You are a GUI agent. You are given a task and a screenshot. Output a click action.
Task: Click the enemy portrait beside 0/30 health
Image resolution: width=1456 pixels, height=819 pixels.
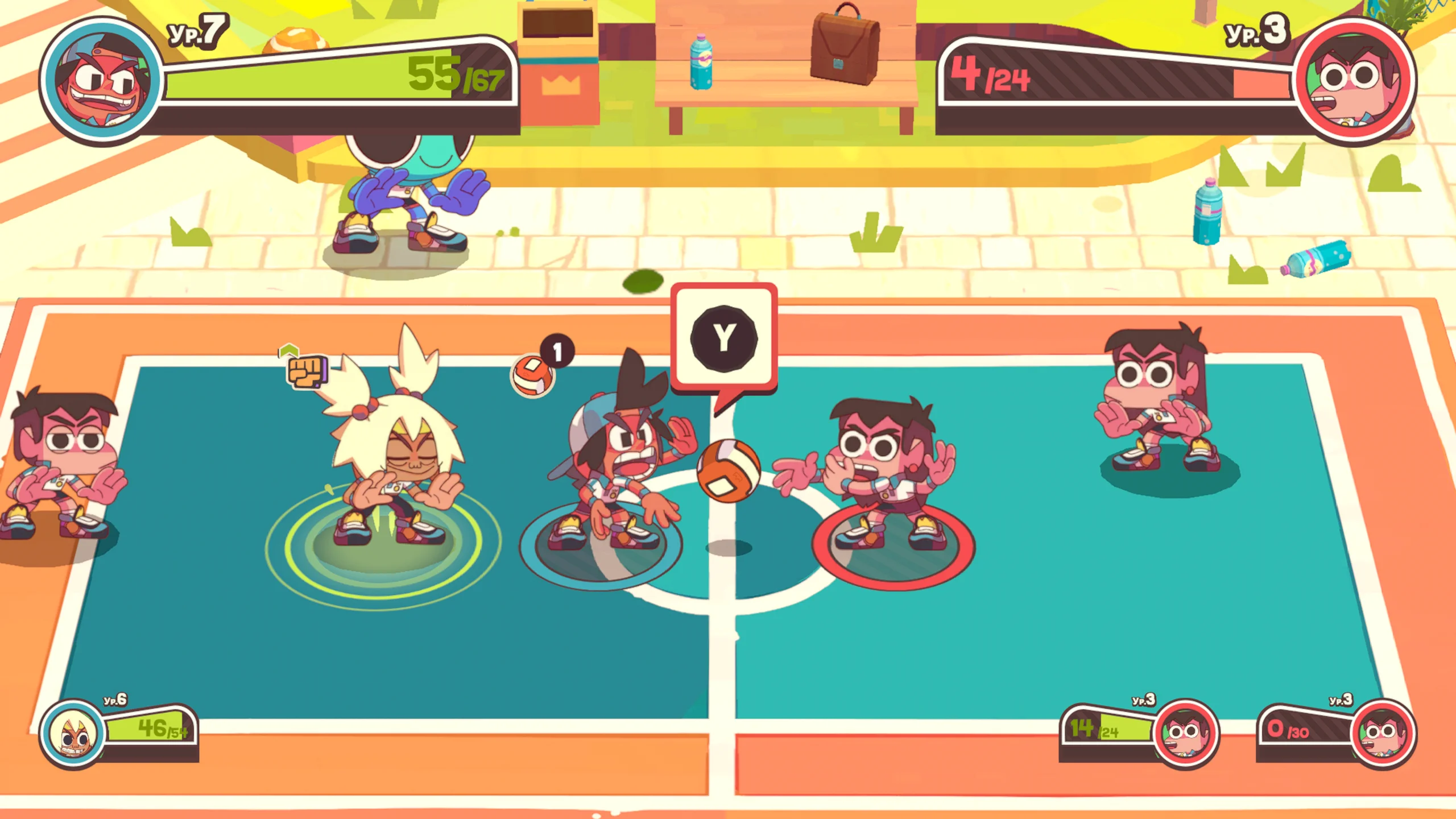(1382, 734)
